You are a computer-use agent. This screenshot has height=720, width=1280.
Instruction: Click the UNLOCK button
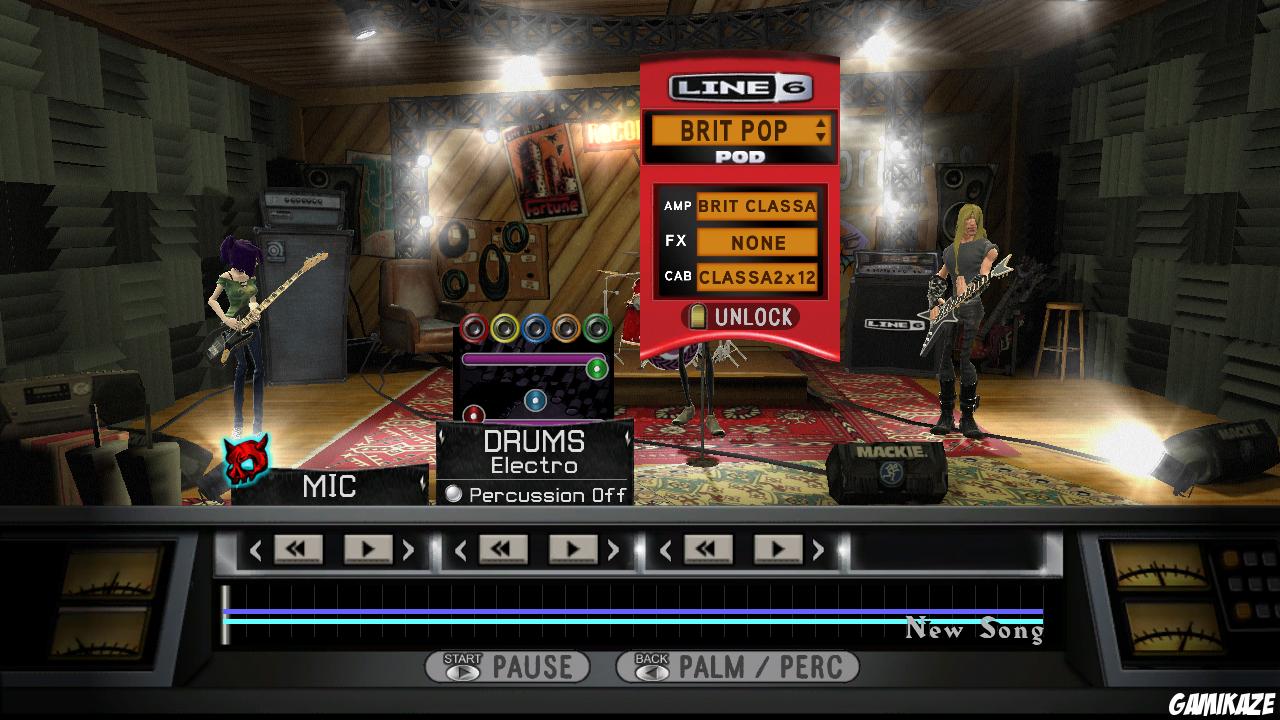(x=742, y=317)
